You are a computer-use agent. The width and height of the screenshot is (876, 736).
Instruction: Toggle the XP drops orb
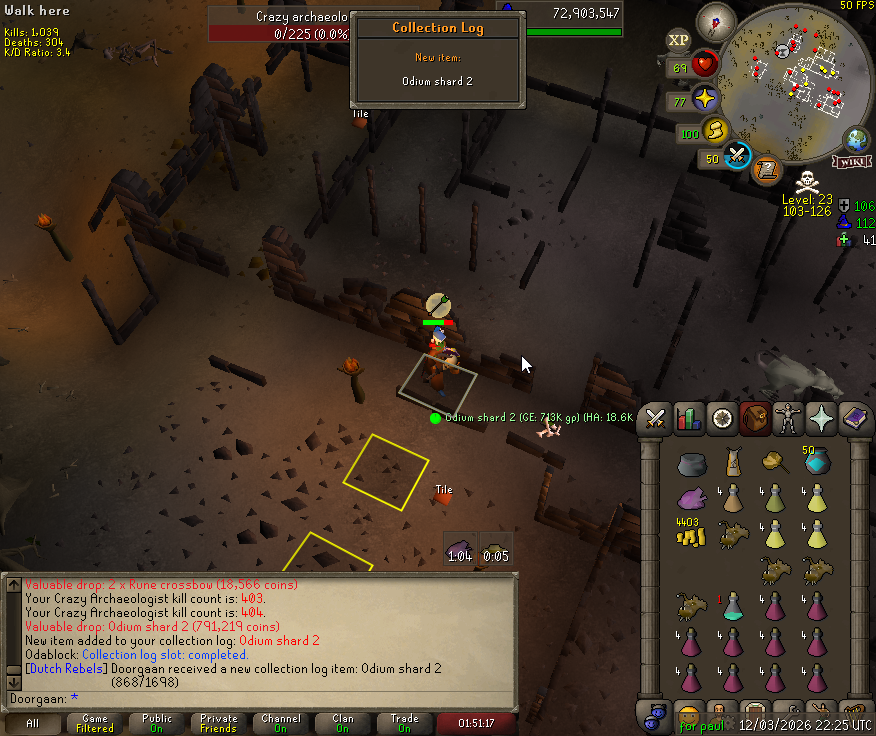pyautogui.click(x=678, y=40)
